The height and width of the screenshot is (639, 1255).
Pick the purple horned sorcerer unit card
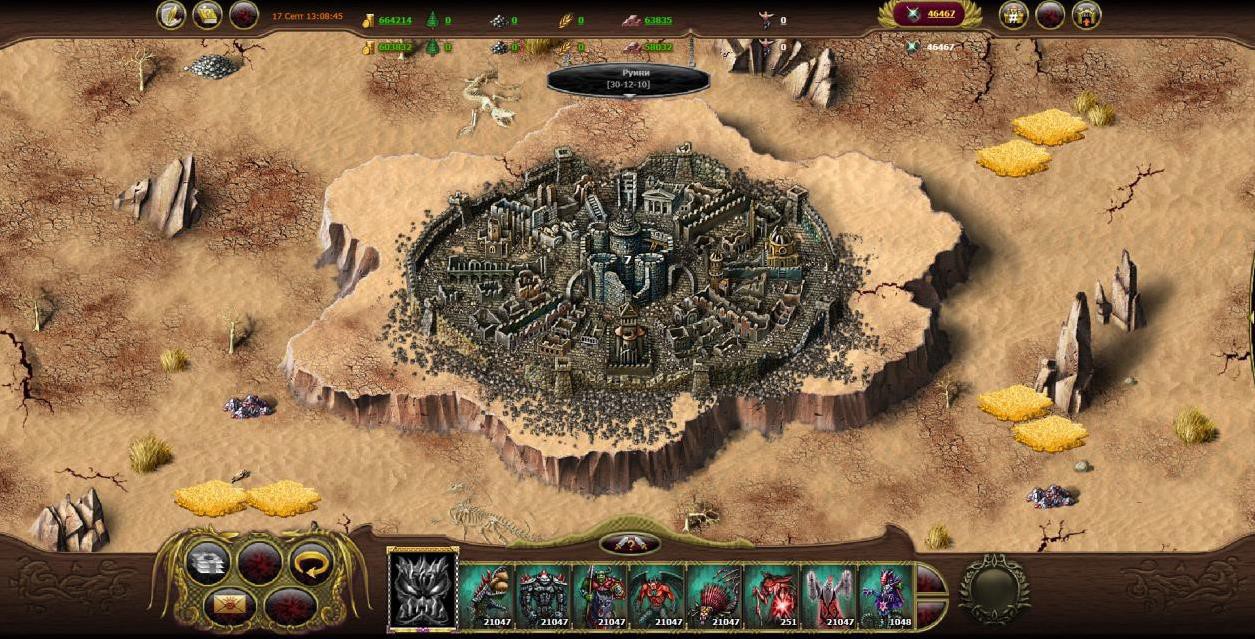[x=885, y=596]
